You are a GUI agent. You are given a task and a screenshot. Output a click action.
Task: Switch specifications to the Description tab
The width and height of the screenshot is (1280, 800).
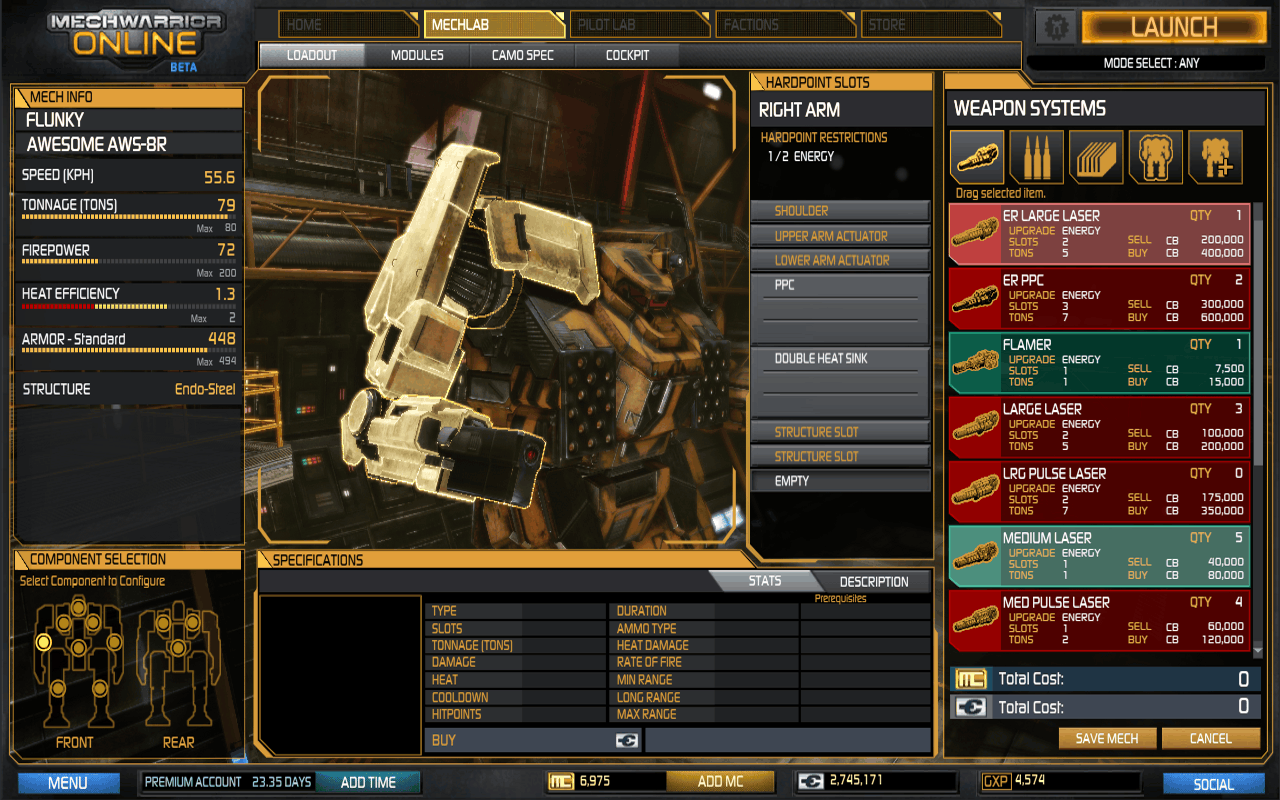click(873, 582)
